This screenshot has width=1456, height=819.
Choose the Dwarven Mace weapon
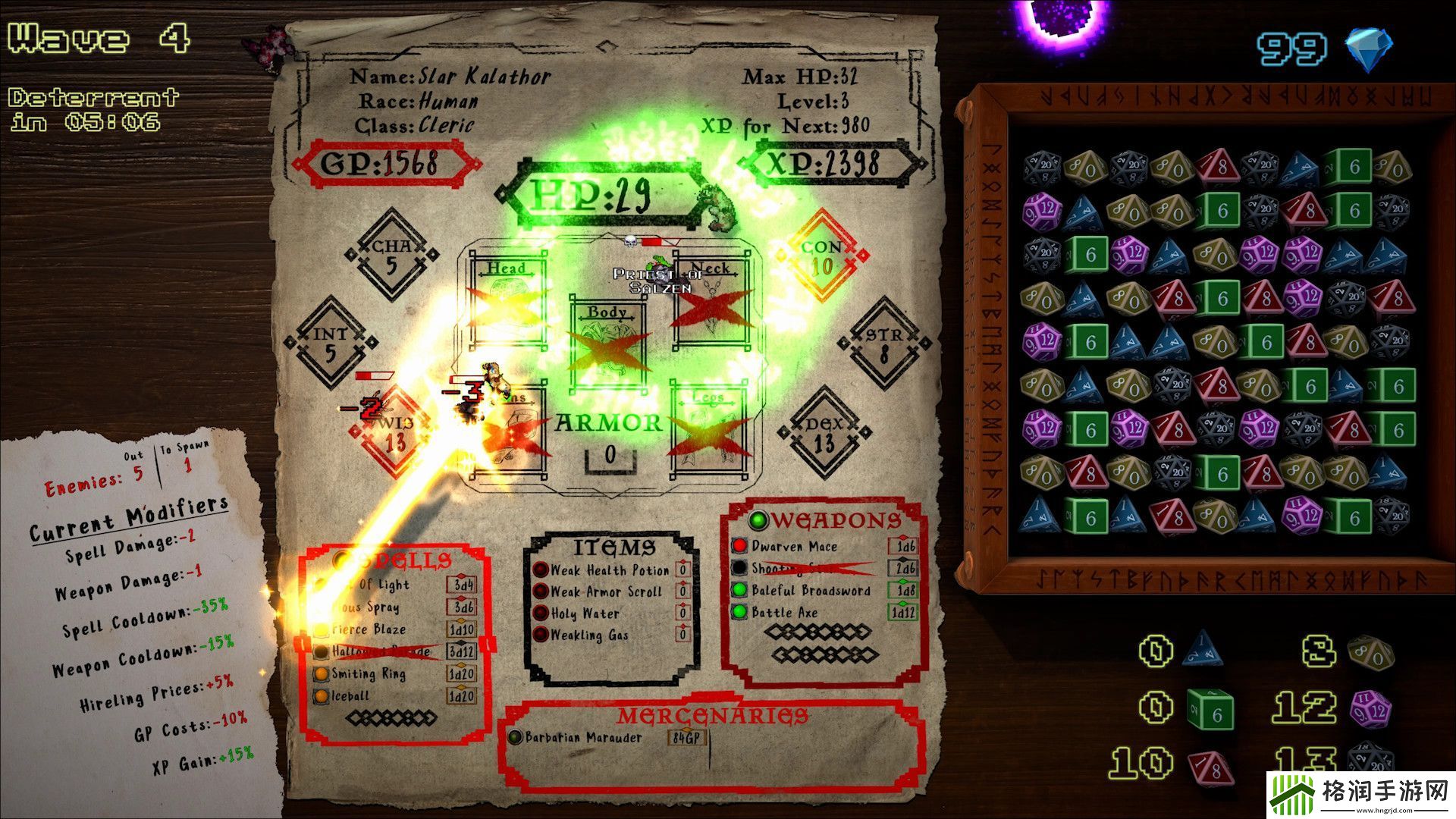[x=794, y=546]
